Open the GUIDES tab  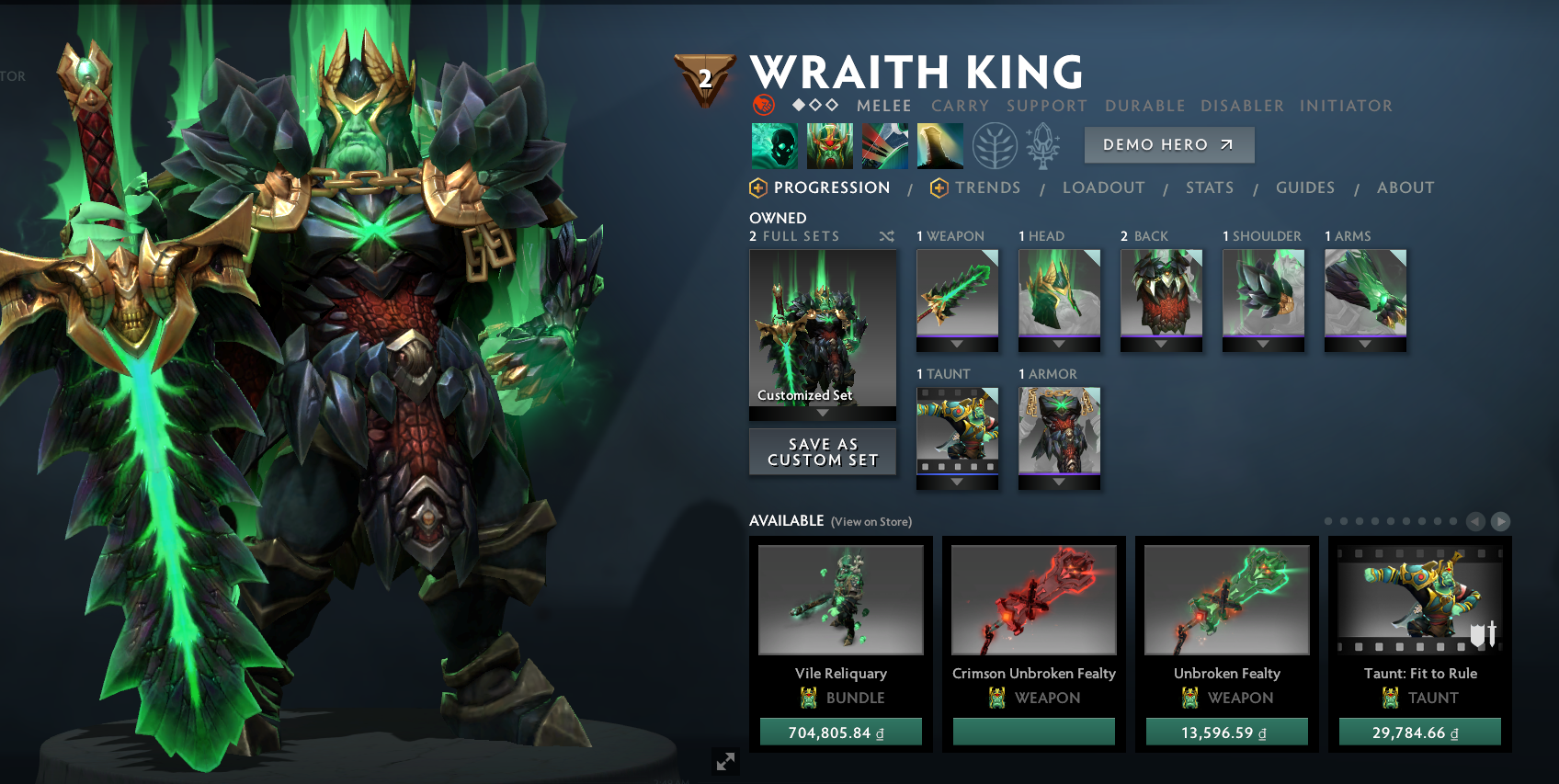click(1305, 187)
